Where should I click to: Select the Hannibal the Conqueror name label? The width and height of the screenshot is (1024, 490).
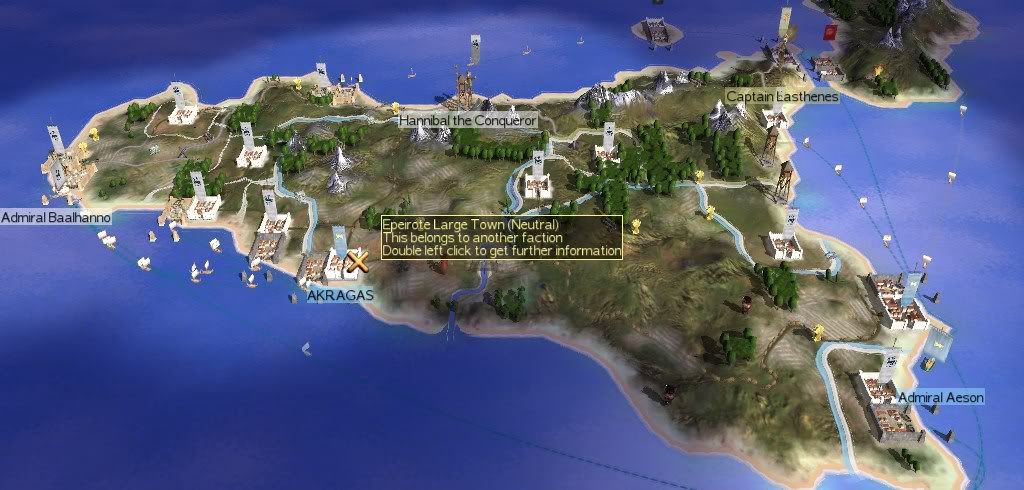pyautogui.click(x=468, y=120)
